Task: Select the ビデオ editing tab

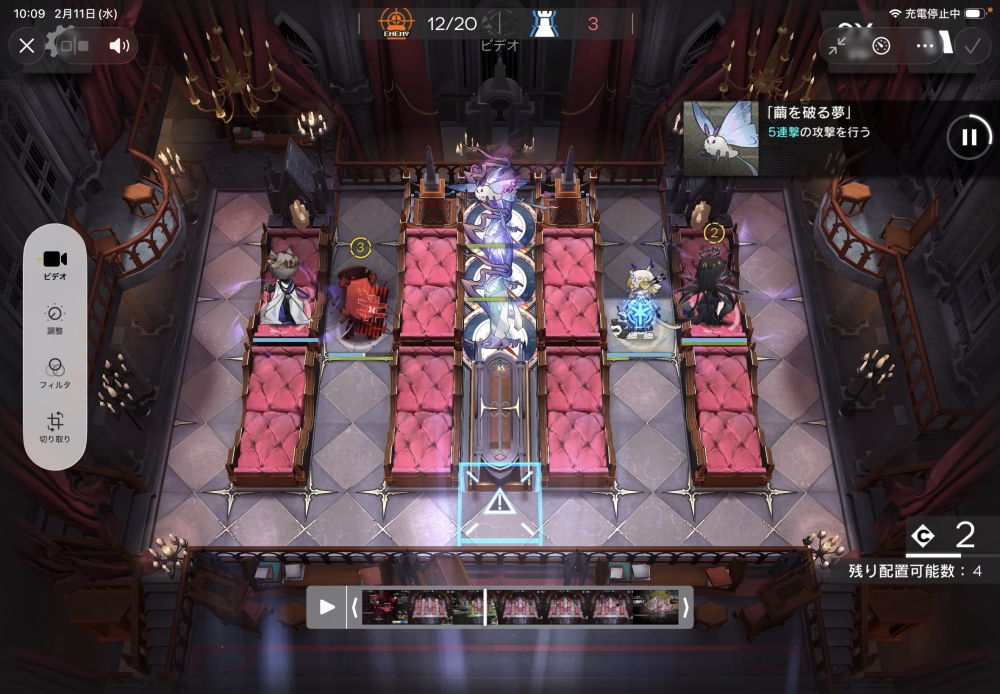Action: 55,264
